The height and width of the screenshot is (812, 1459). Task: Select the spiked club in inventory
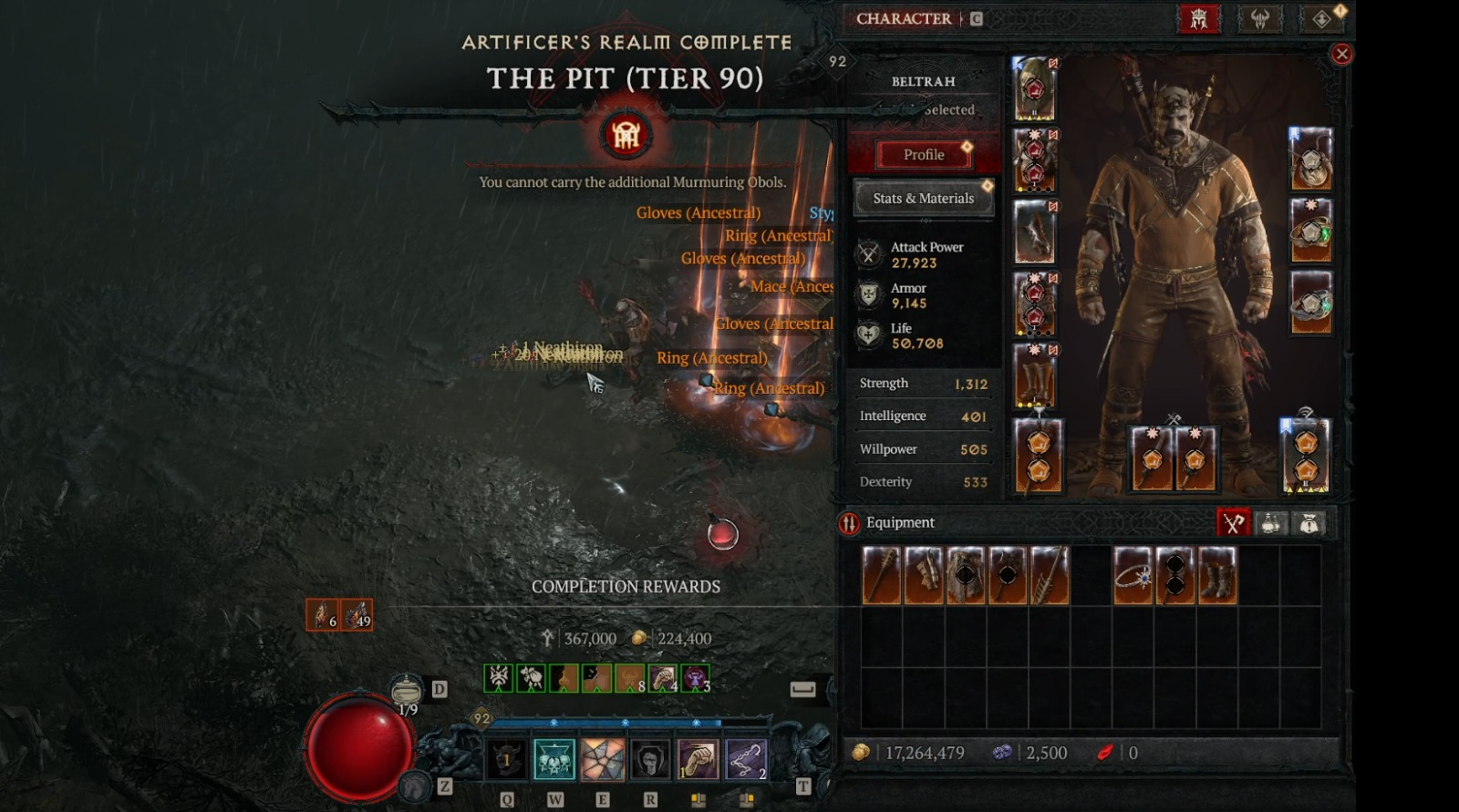[x=882, y=575]
